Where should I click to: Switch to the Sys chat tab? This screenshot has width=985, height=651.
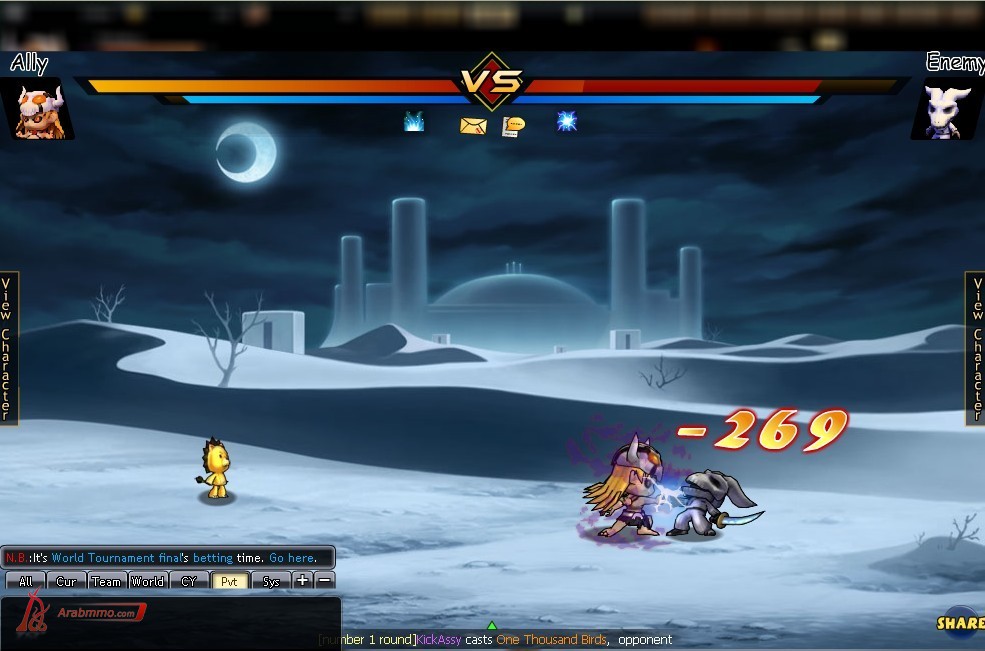coord(271,581)
